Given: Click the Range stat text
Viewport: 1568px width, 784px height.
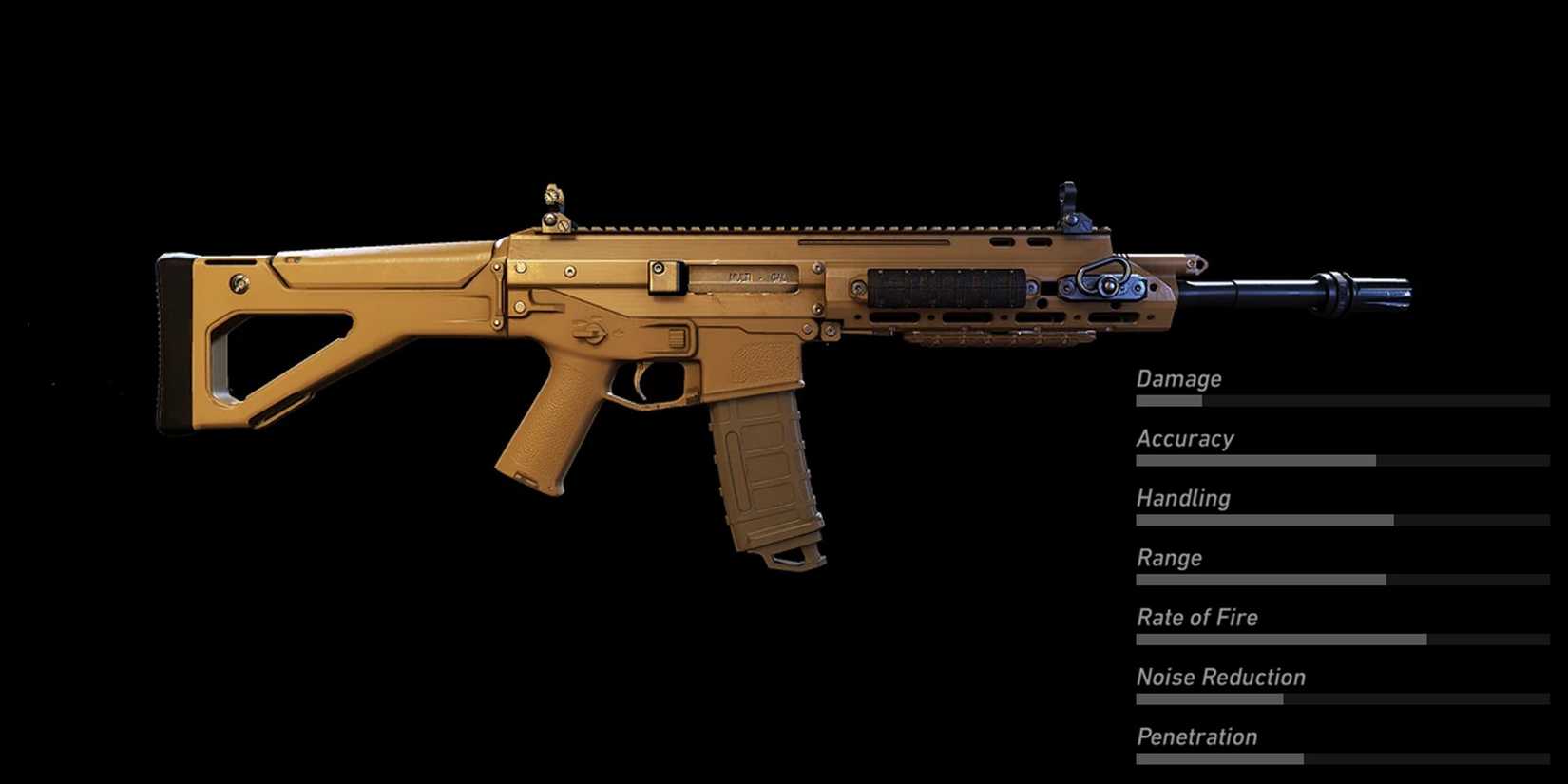Looking at the screenshot, I should point(1170,558).
